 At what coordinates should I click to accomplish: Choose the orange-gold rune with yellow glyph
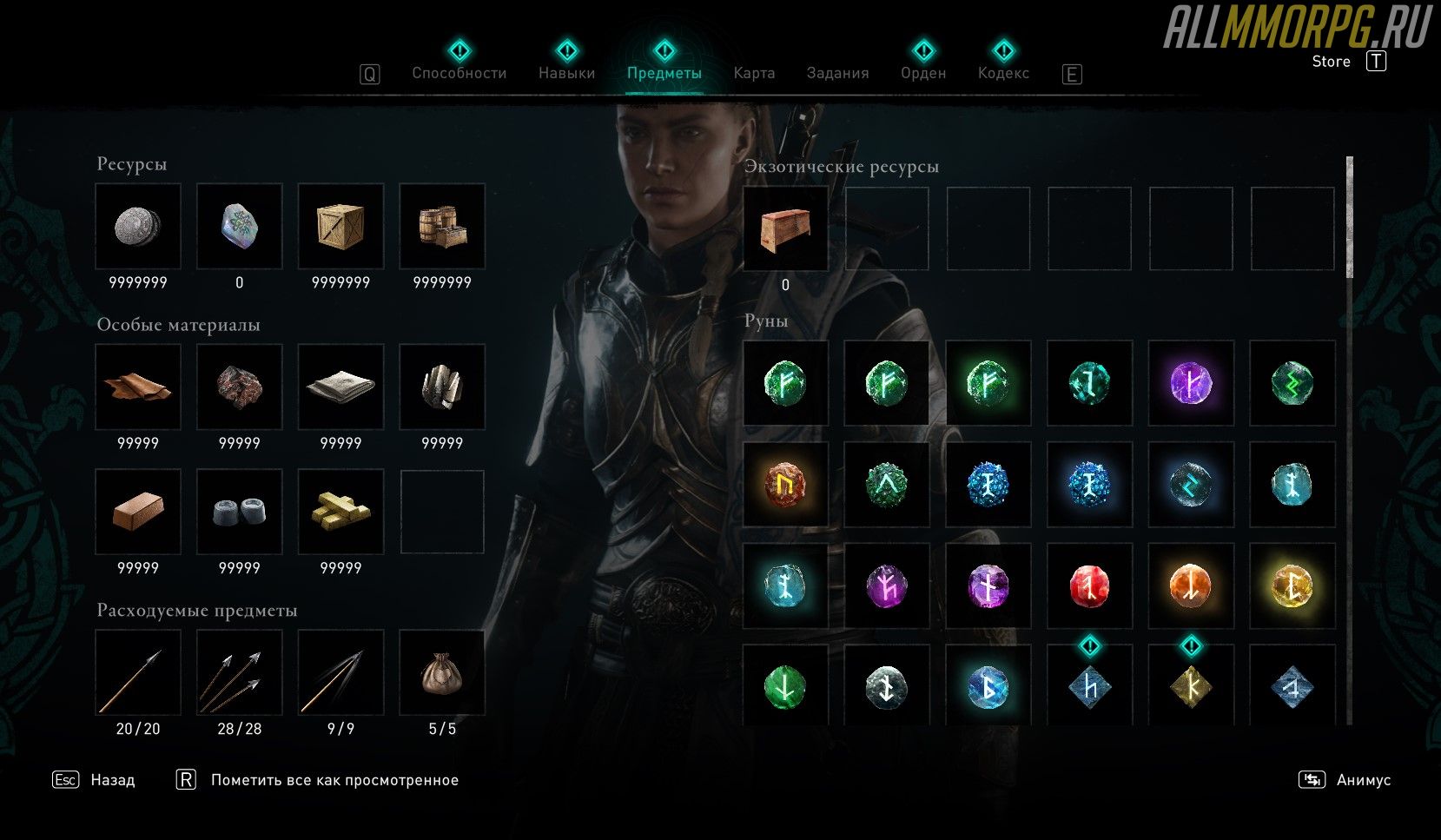click(x=785, y=484)
